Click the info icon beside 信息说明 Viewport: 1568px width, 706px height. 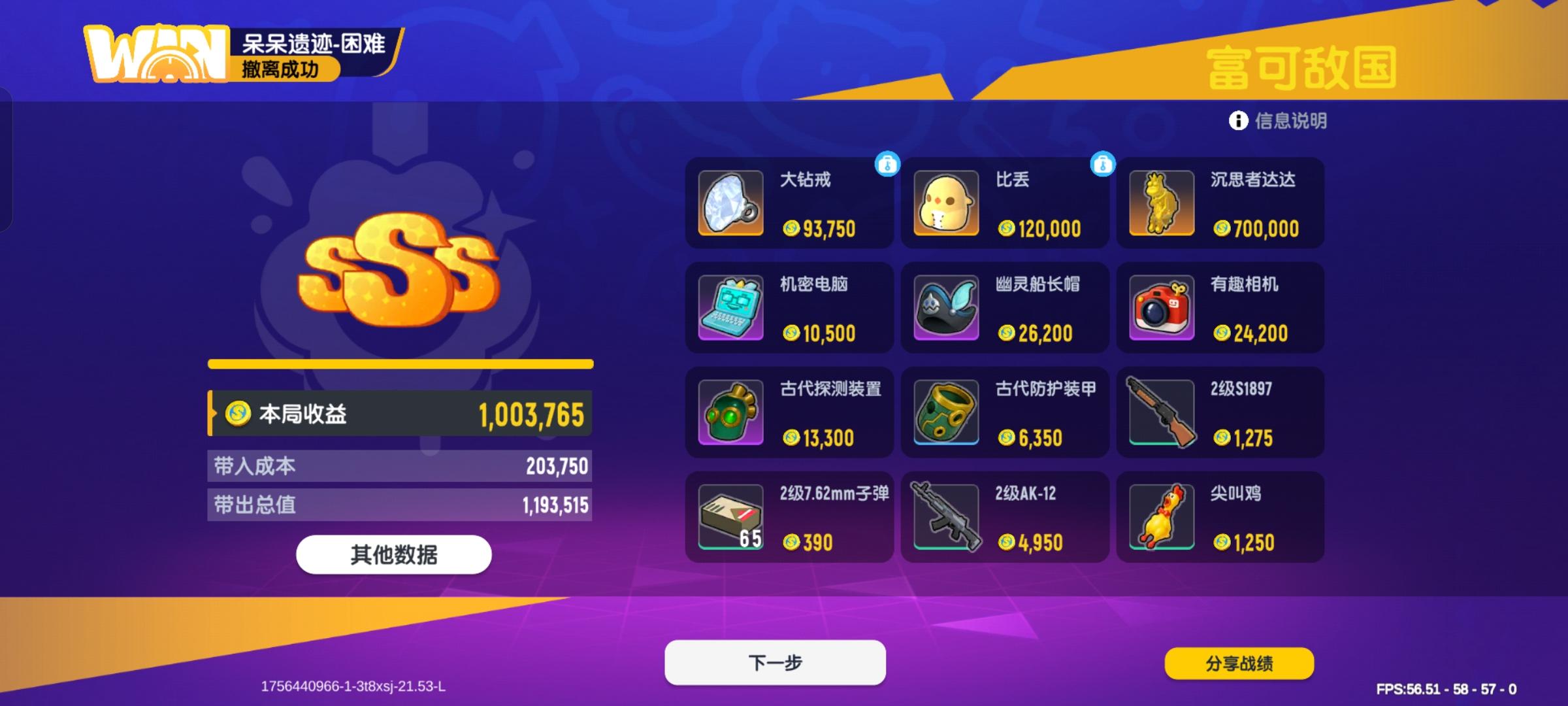pos(1237,121)
